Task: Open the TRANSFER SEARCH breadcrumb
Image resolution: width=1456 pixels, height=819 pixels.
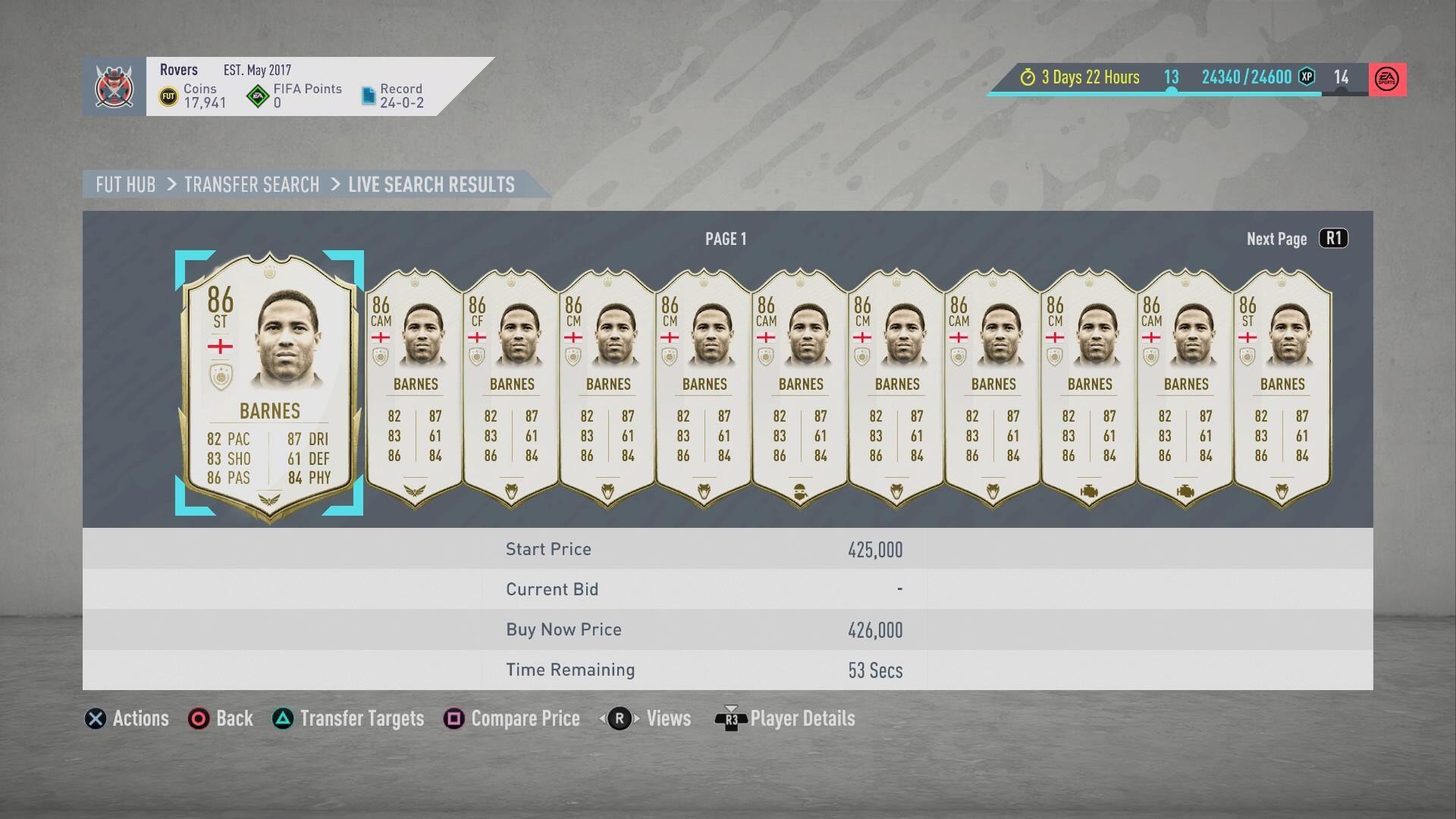Action: 252,185
